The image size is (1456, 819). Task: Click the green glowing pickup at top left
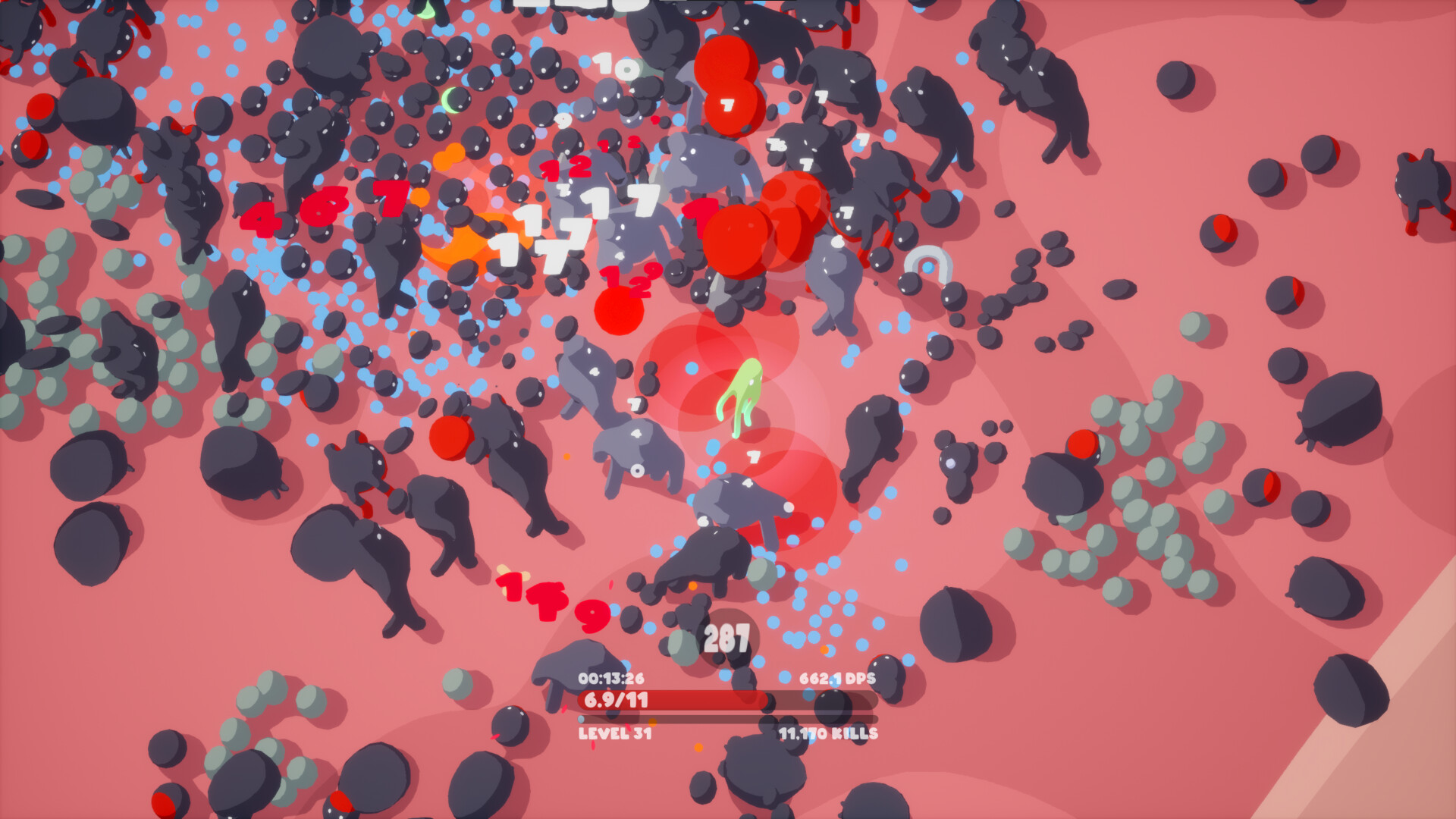449,99
